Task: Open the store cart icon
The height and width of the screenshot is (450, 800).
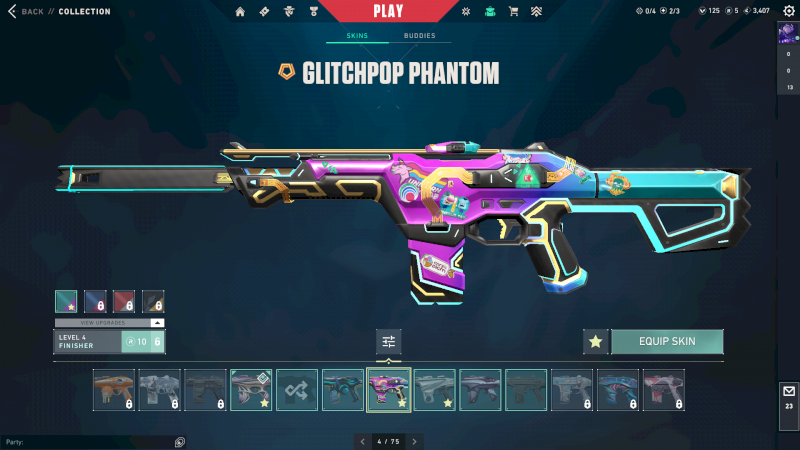Action: [514, 12]
